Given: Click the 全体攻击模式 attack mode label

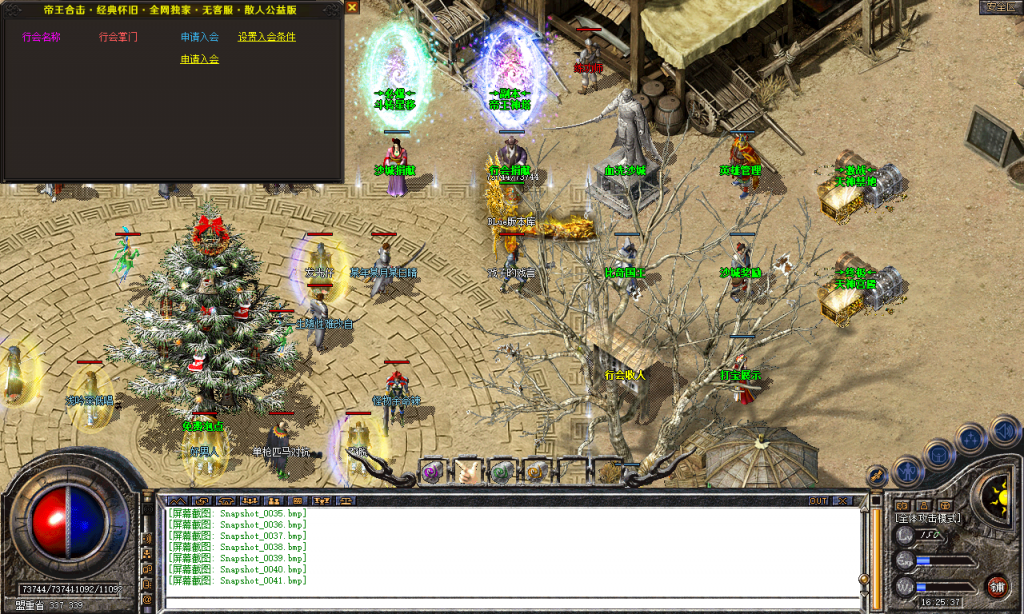Looking at the screenshot, I should [x=929, y=518].
